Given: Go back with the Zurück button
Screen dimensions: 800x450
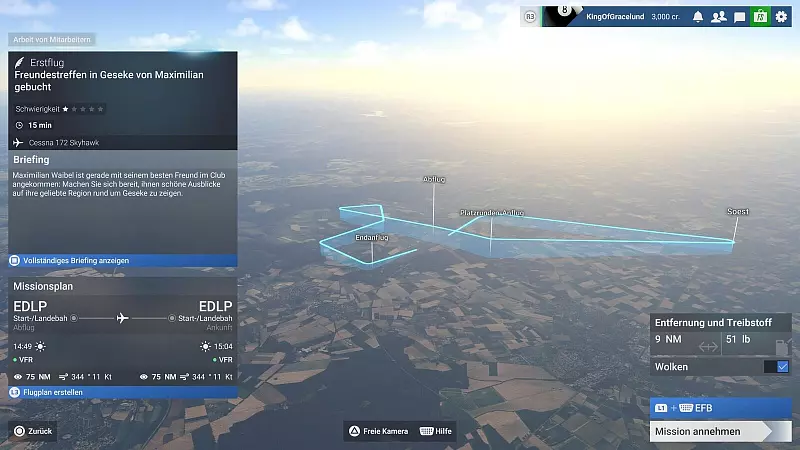Looking at the screenshot, I should tap(33, 431).
